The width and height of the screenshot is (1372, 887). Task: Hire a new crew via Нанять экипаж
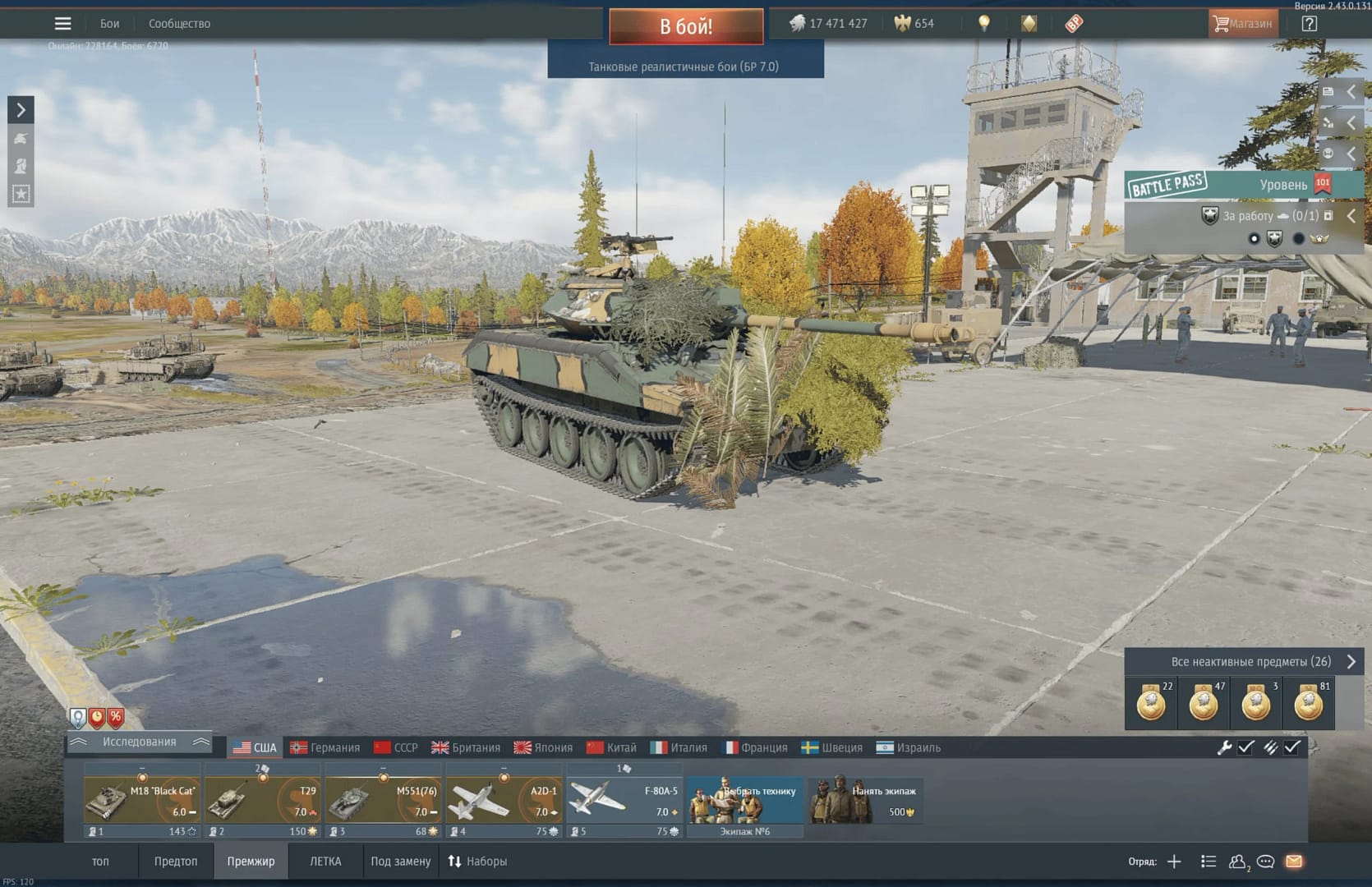[865, 802]
